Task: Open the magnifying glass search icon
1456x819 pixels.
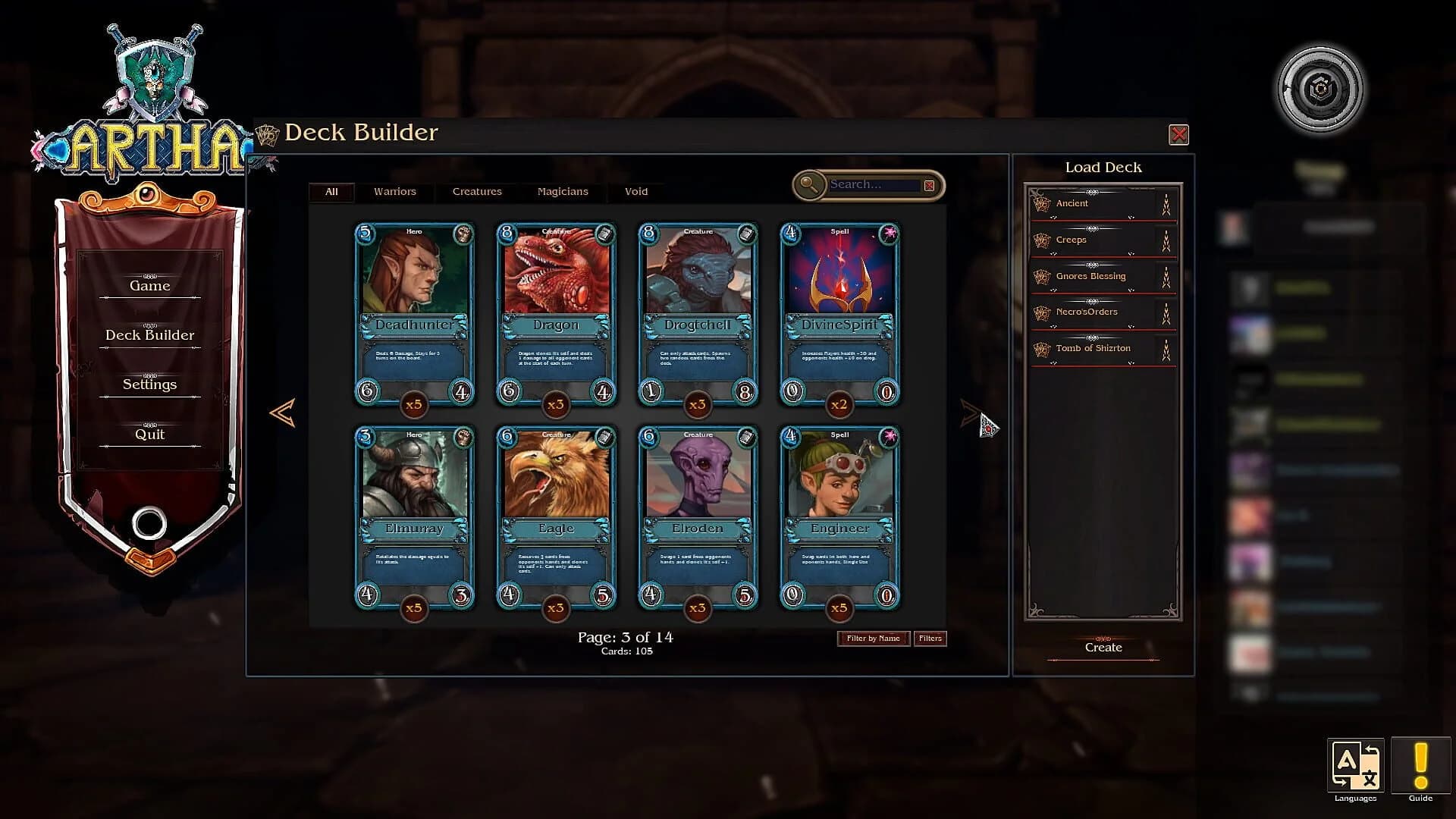Action: [x=809, y=184]
